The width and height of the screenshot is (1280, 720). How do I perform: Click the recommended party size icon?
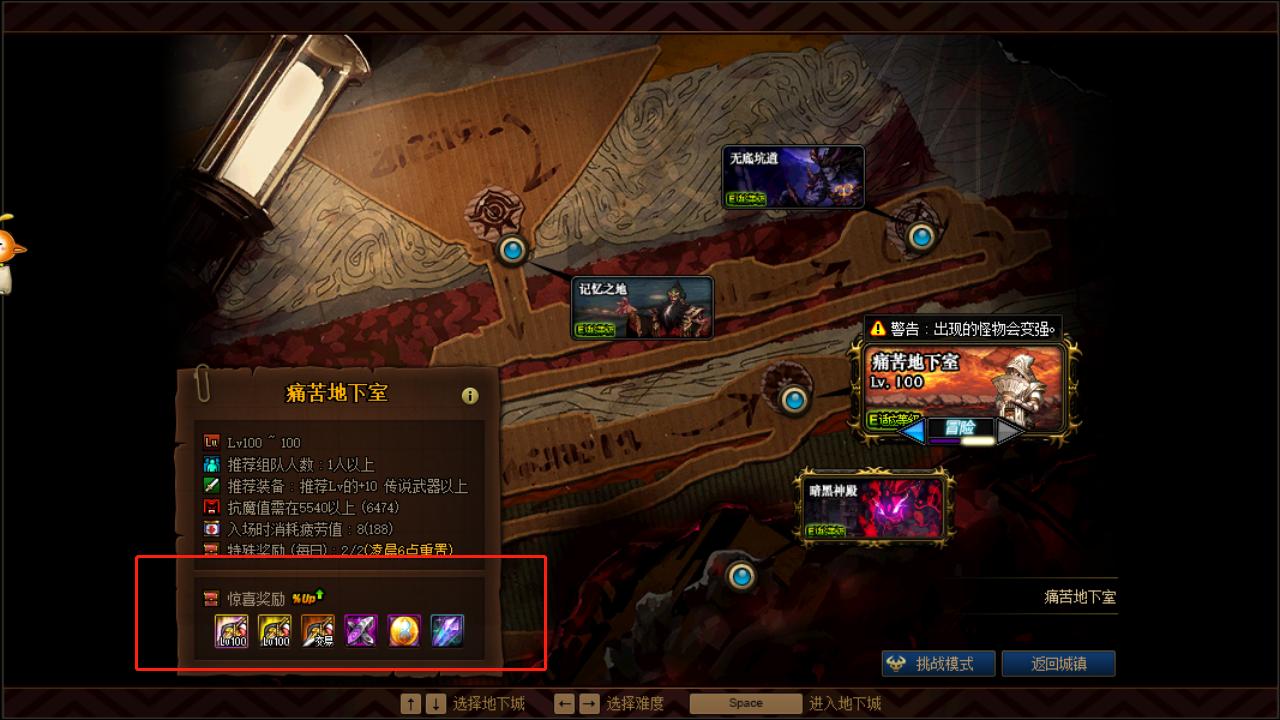(x=212, y=462)
